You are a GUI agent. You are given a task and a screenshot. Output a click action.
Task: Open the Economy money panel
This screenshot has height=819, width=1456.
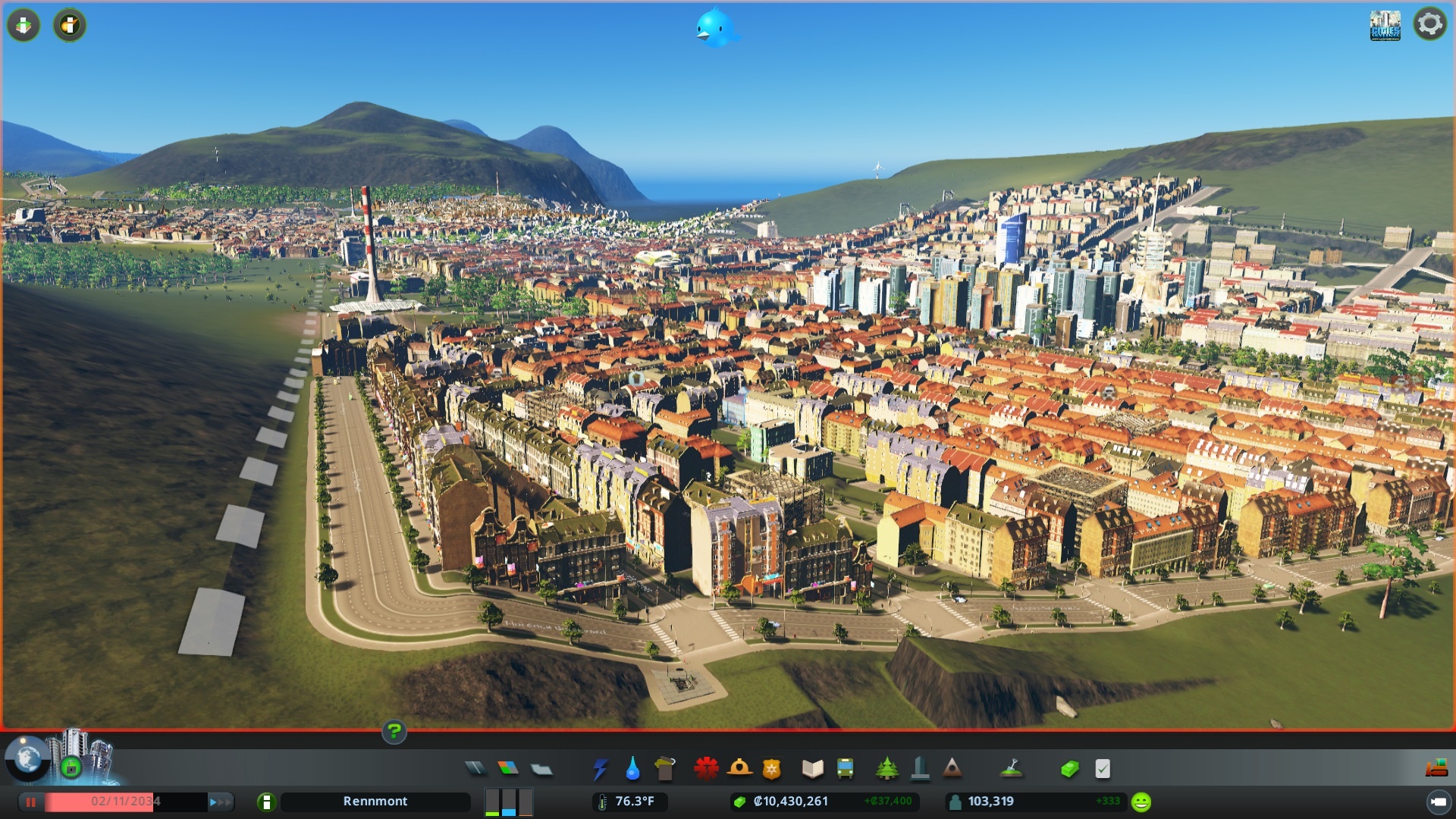click(x=1069, y=769)
